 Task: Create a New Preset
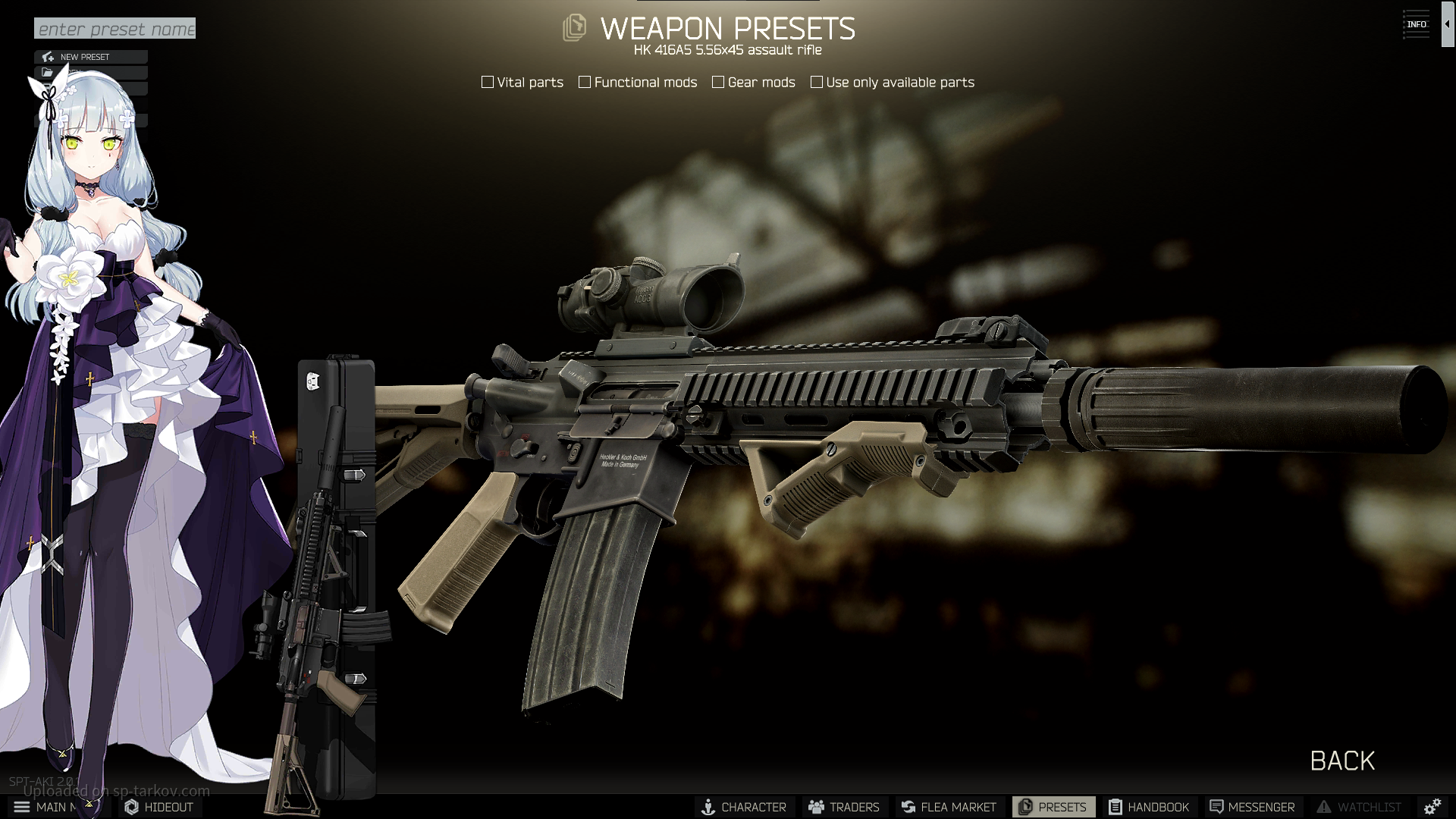[x=90, y=57]
